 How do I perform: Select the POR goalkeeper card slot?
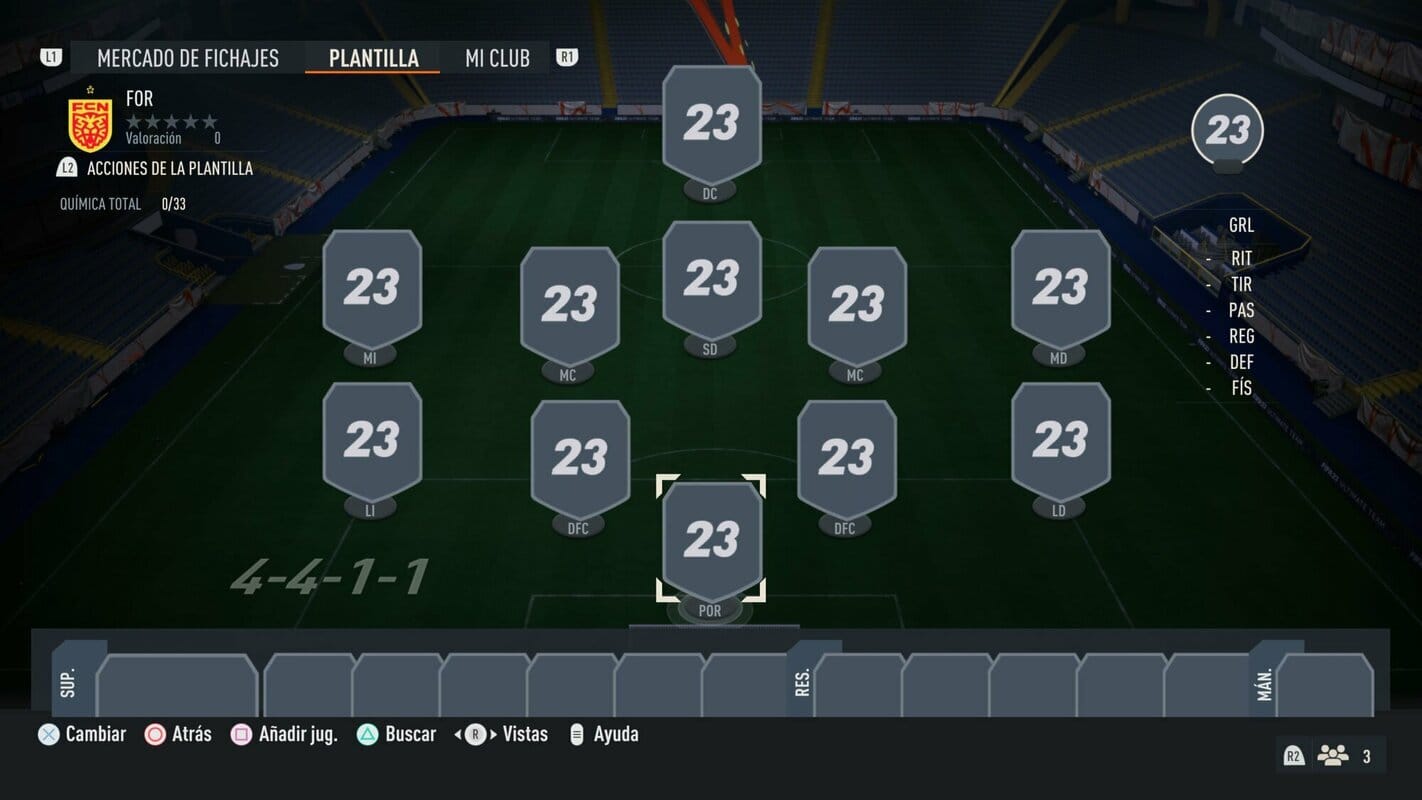click(x=711, y=542)
